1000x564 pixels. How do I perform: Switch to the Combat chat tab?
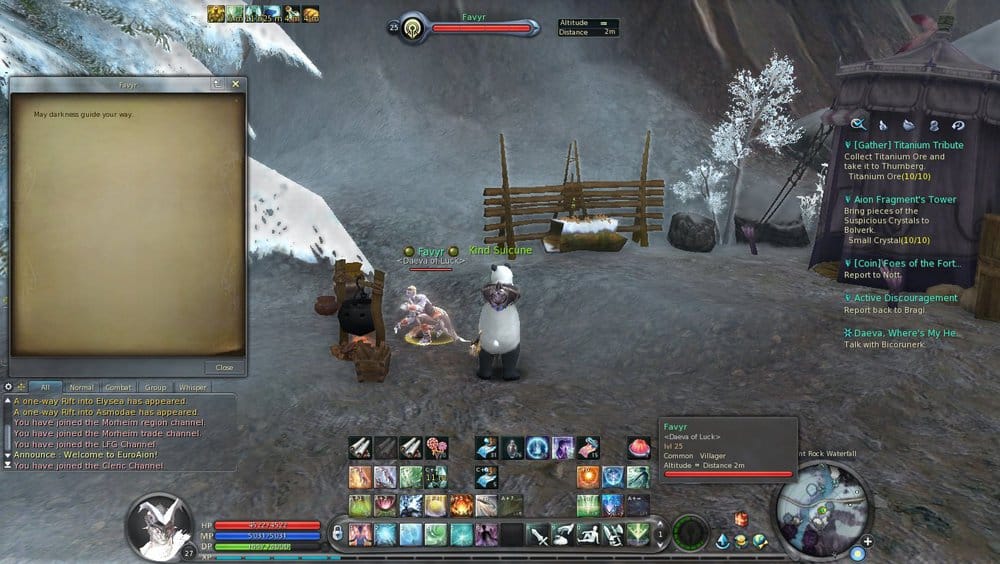tap(118, 387)
